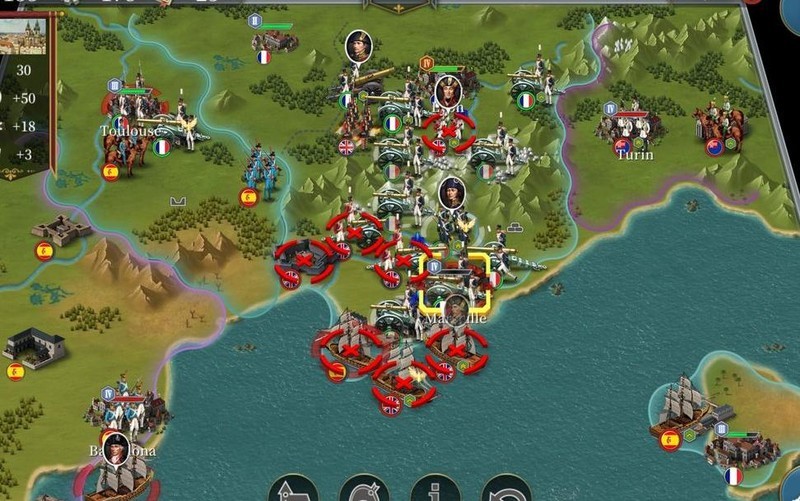
Task: Attack the red-marked British fortress
Action: click(305, 260)
